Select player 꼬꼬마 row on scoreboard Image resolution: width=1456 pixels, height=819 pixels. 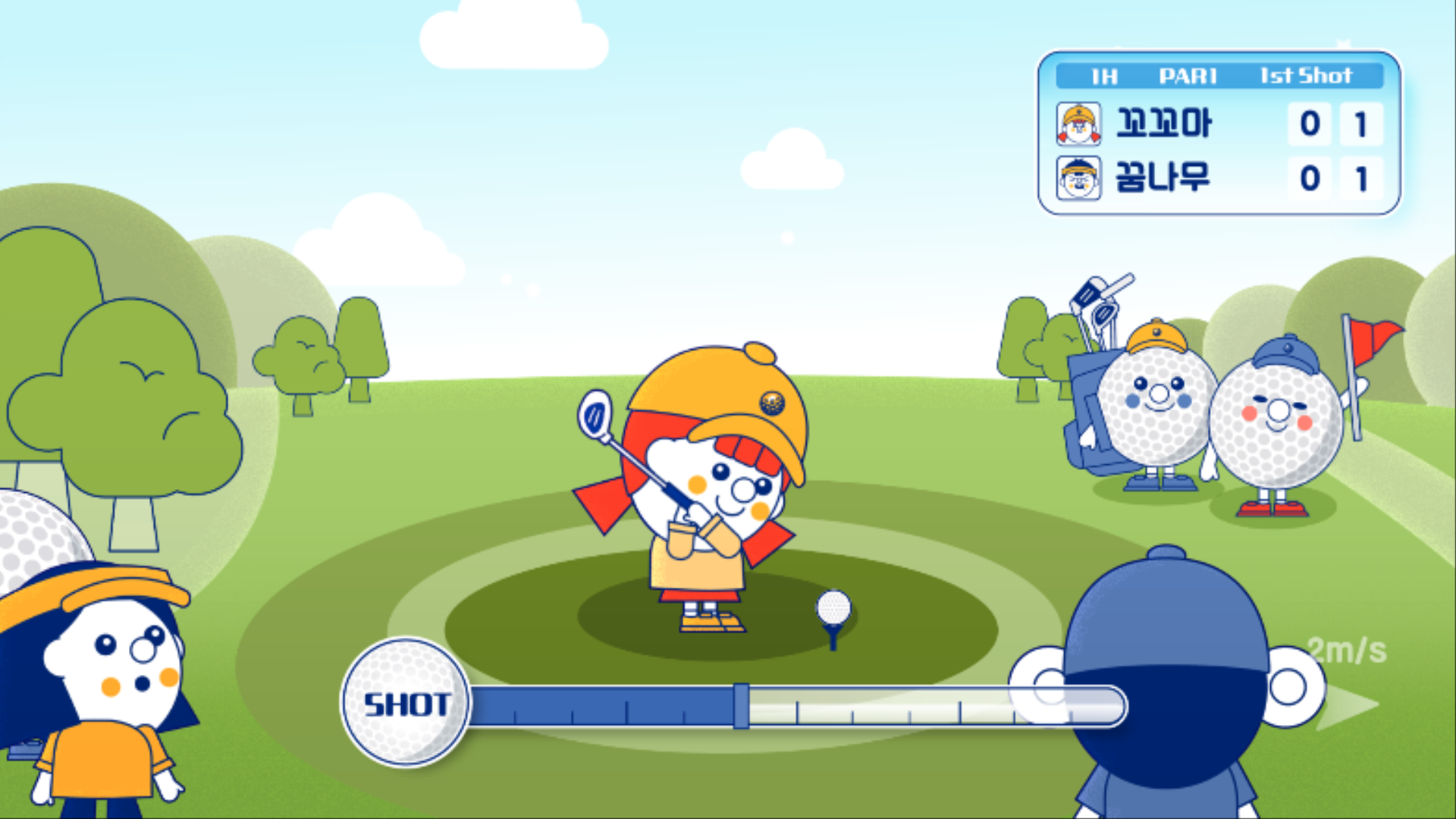click(x=1218, y=124)
